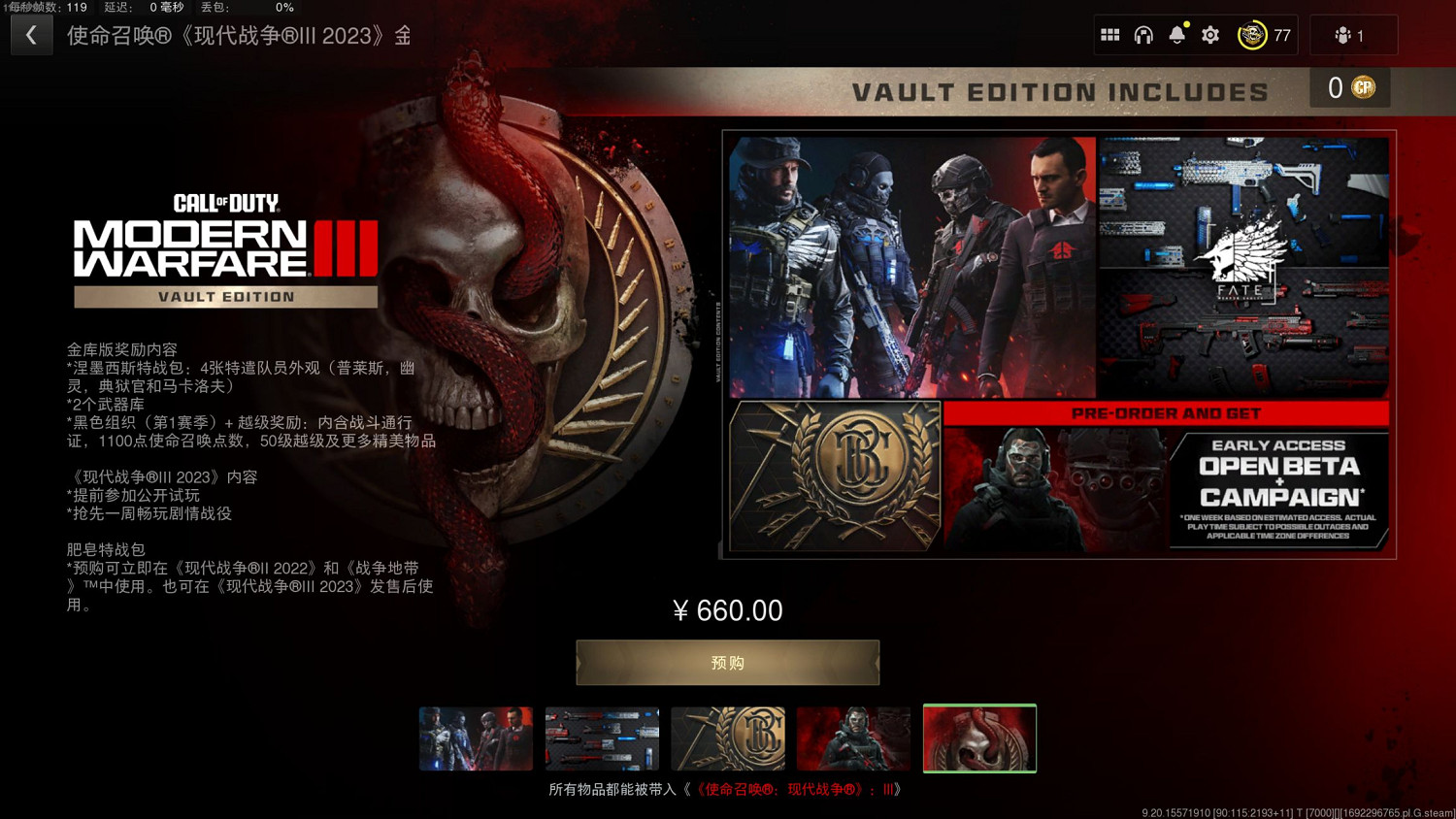
Task: Click the Vault Edition operators preview image
Action: 908,262
